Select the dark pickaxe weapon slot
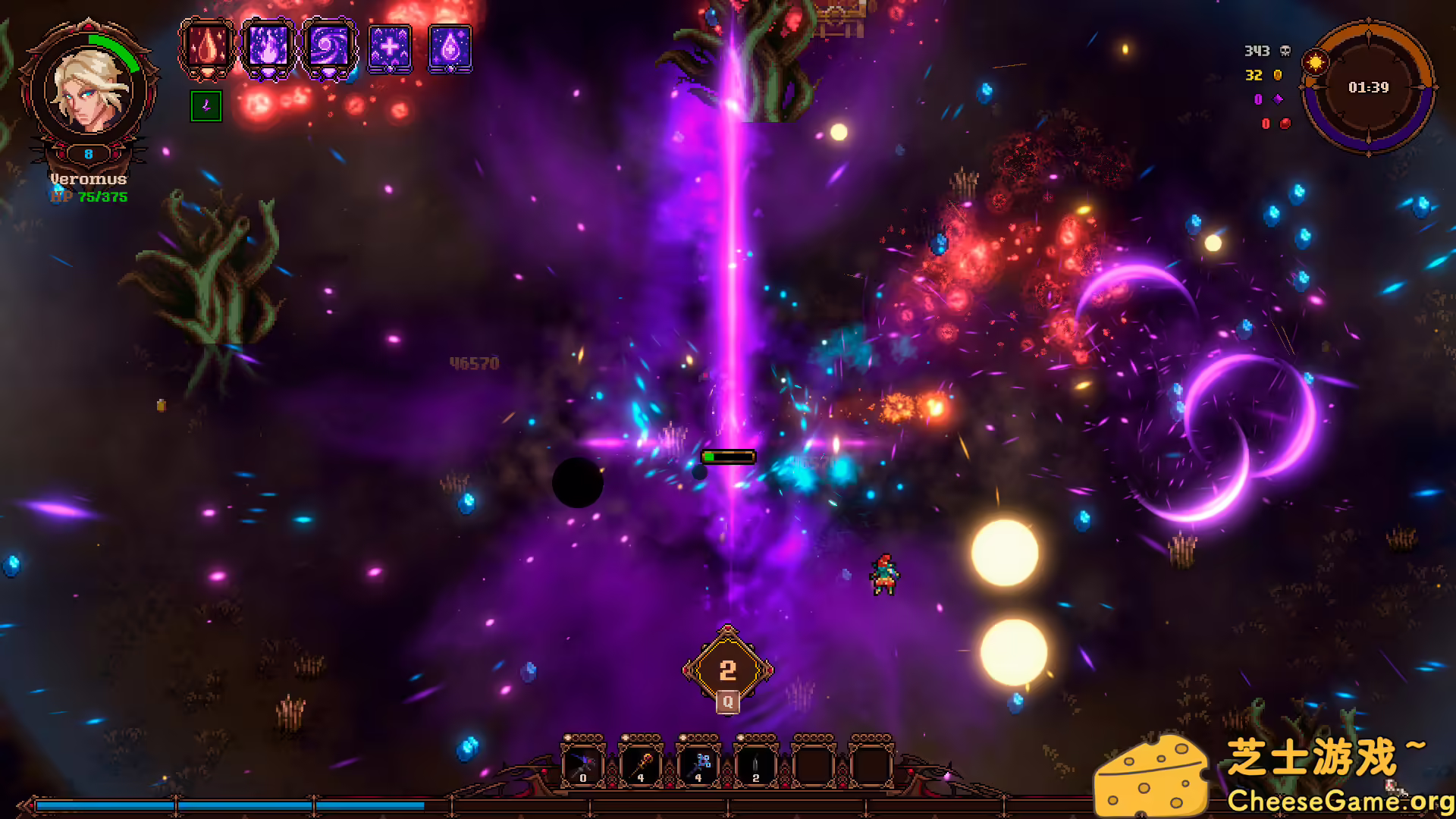The image size is (1456, 819). tap(582, 764)
